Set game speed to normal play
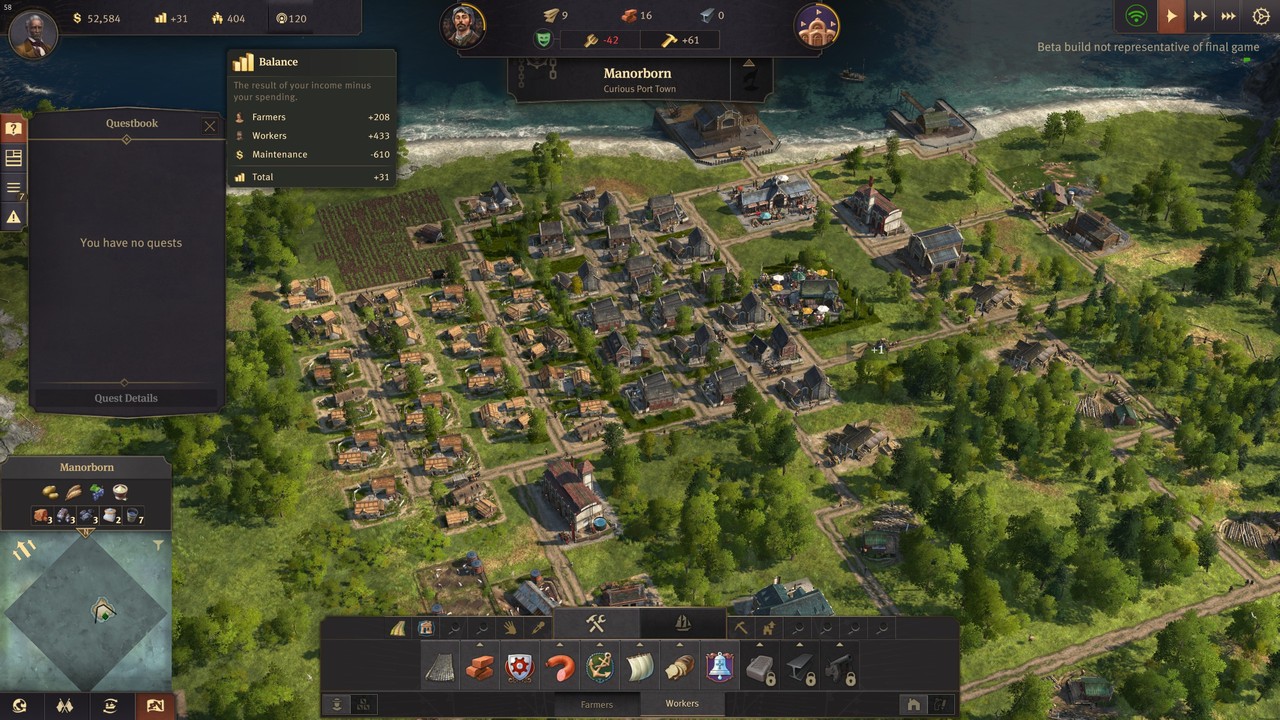This screenshot has width=1280, height=720. click(1170, 17)
